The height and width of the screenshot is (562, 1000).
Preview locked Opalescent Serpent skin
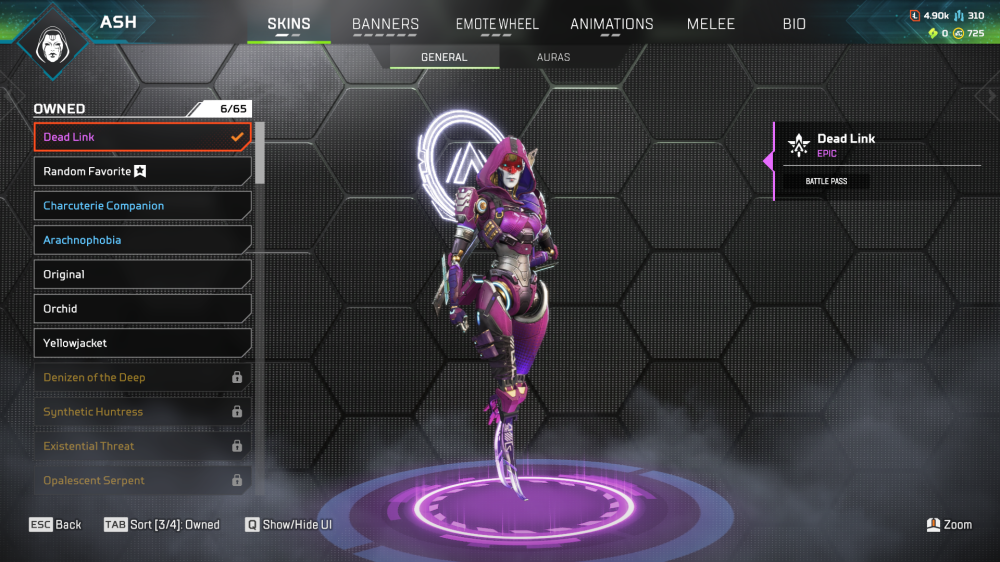coord(142,481)
